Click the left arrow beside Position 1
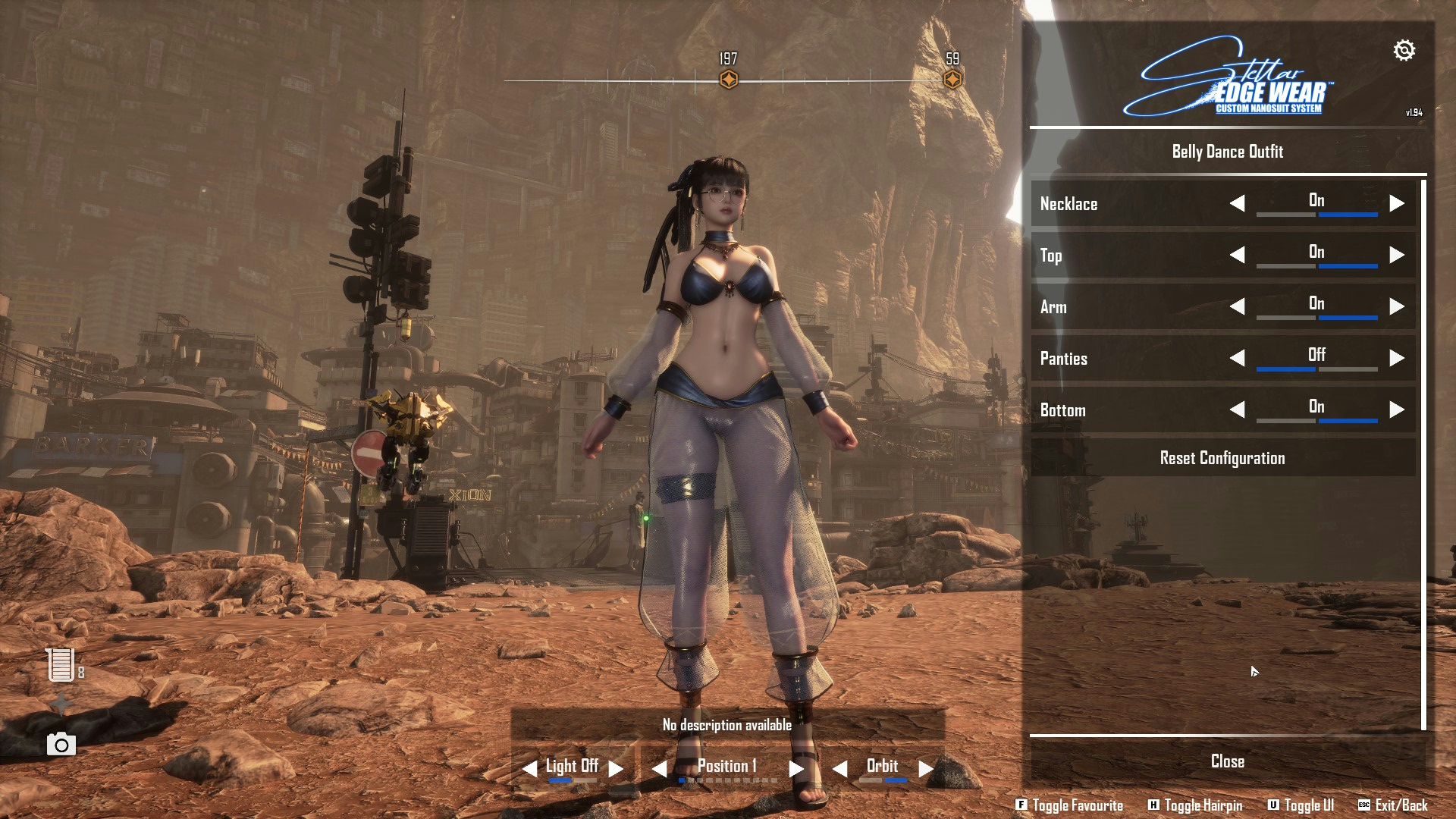Screen dimensions: 1456x819 pos(659,768)
